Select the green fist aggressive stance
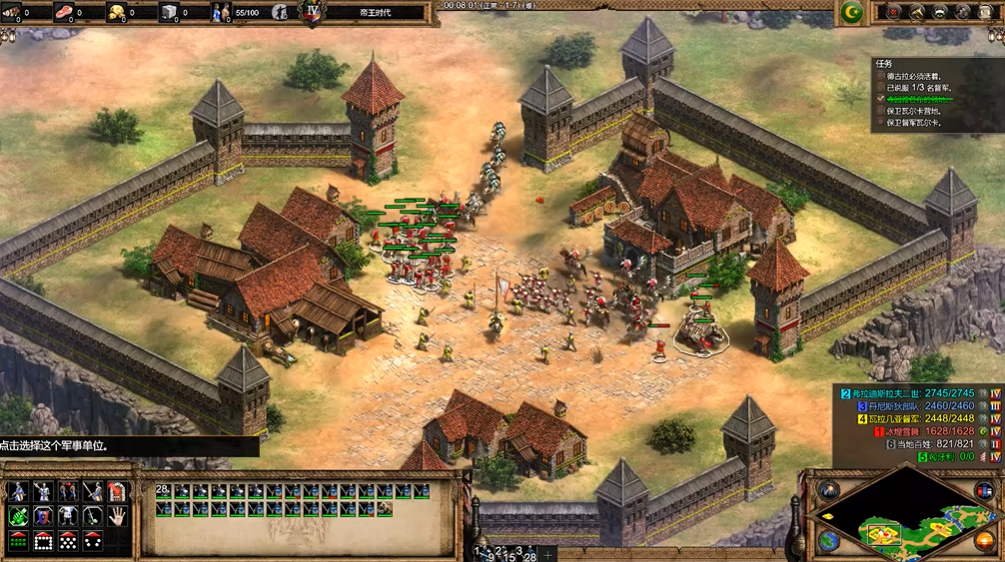The width and height of the screenshot is (1005, 562). coord(18,517)
